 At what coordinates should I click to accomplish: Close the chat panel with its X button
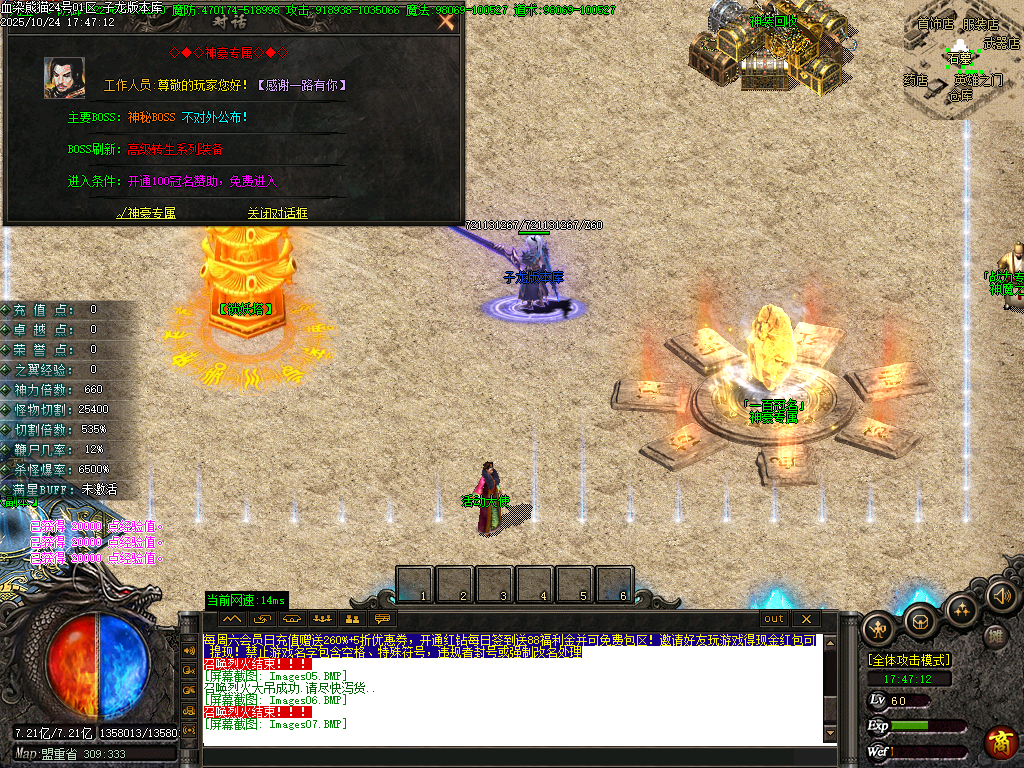tap(805, 619)
